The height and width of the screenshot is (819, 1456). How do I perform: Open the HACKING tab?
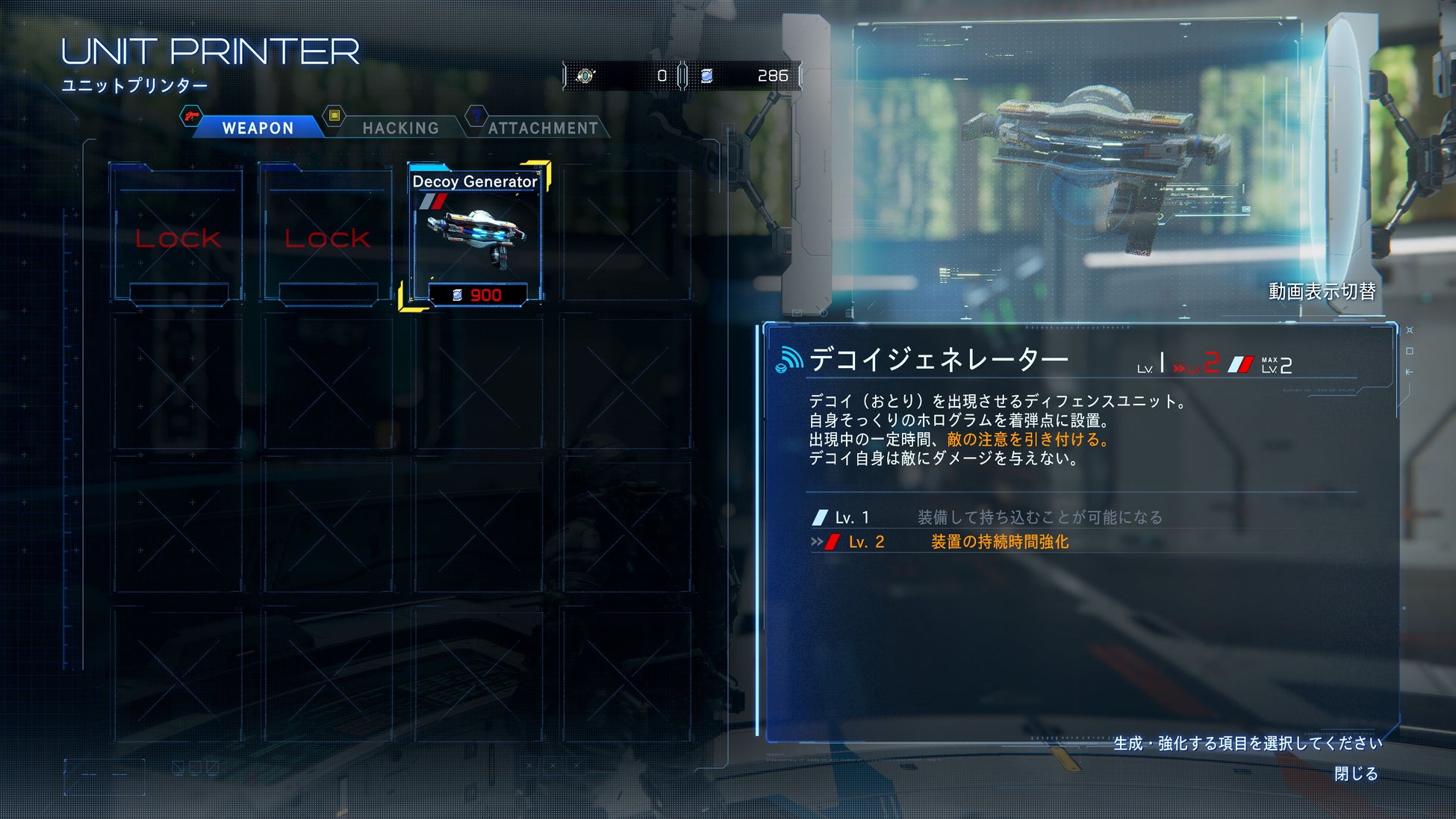400,128
